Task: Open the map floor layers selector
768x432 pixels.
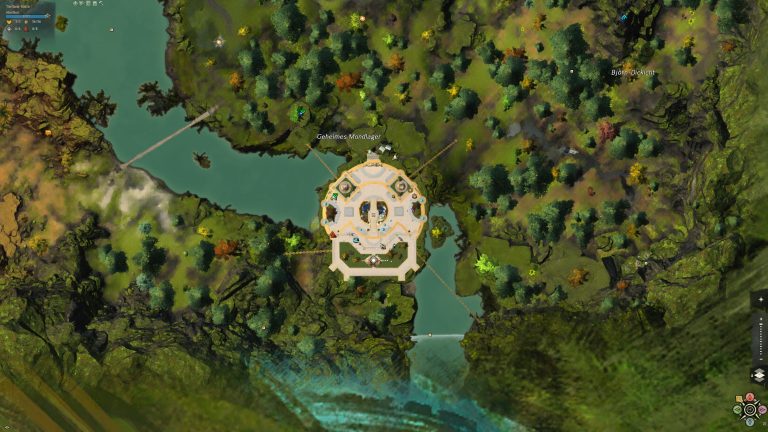Action: pos(760,374)
